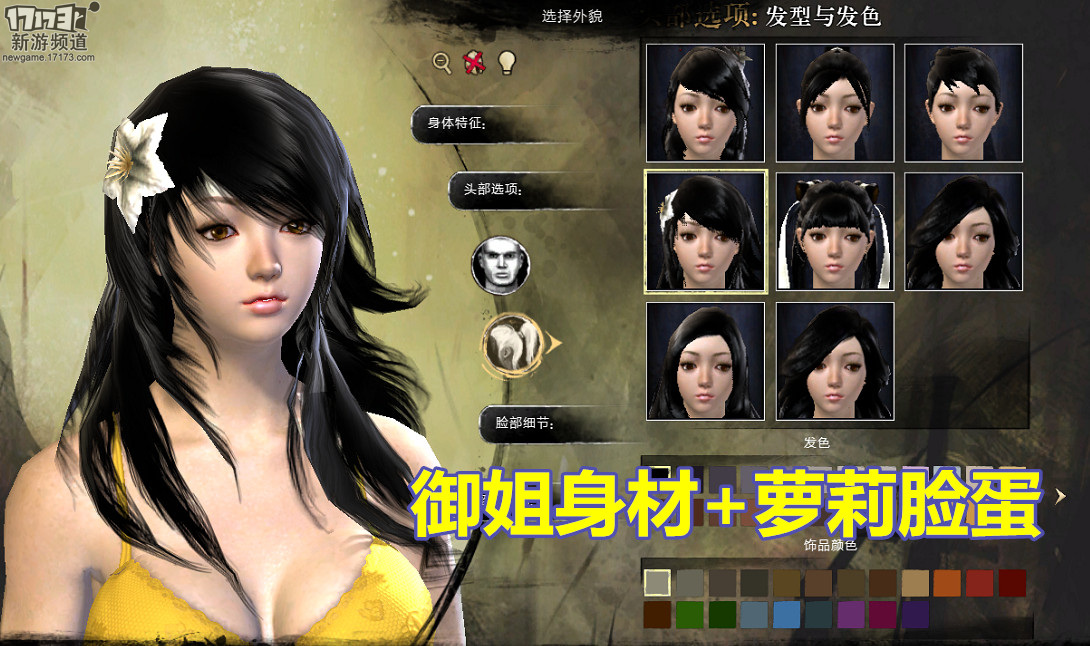Toggle the crossed-out armor display icon

click(x=474, y=62)
